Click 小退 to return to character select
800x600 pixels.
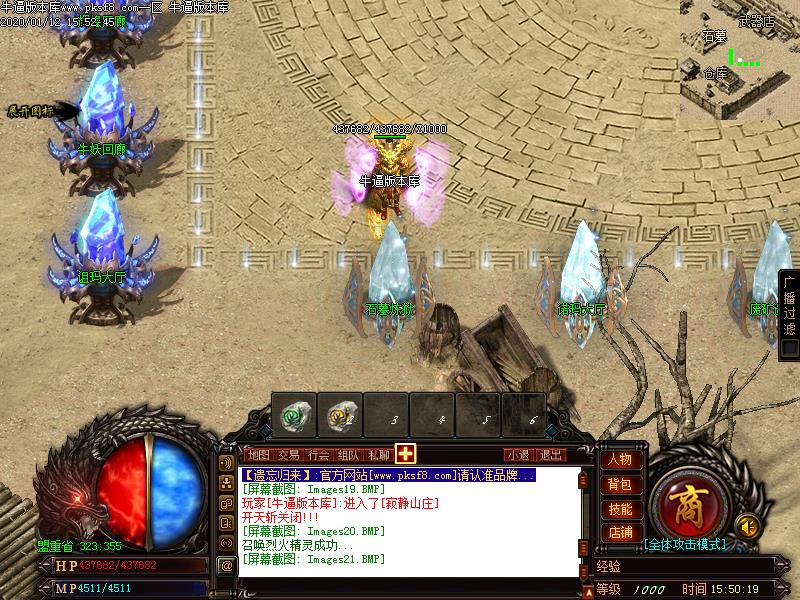[517, 454]
